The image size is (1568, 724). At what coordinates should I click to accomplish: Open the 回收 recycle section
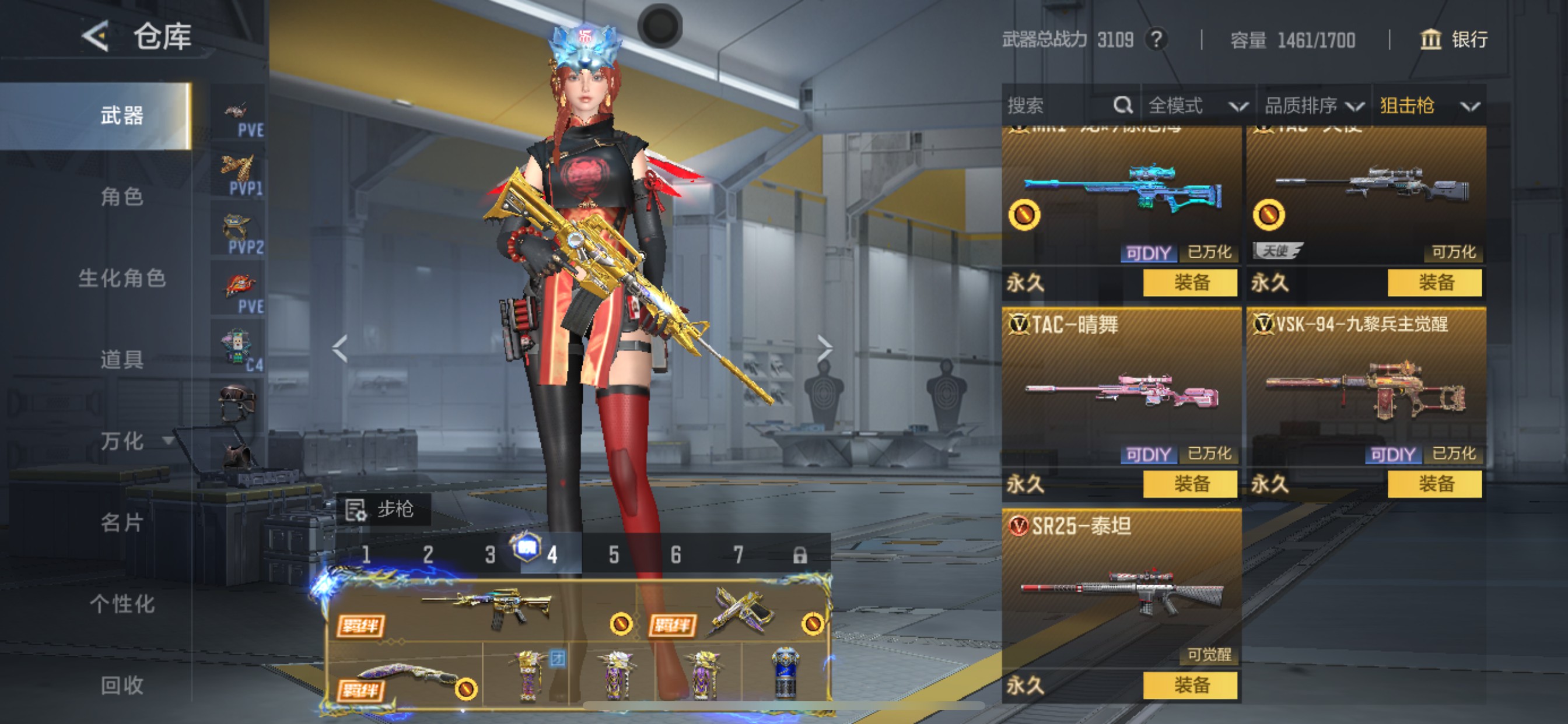click(x=122, y=685)
